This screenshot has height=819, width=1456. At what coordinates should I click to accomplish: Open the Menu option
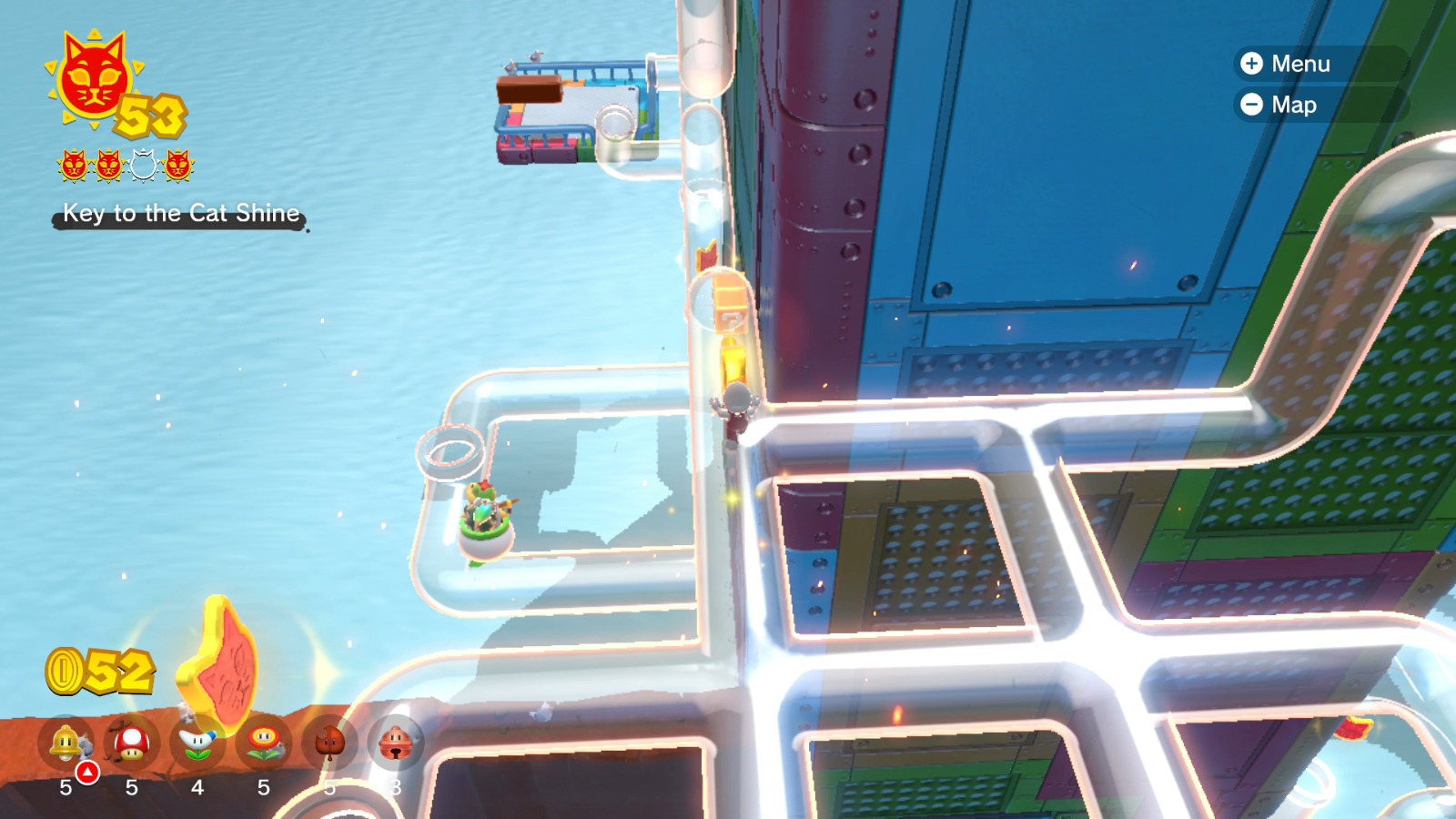pos(1301,65)
